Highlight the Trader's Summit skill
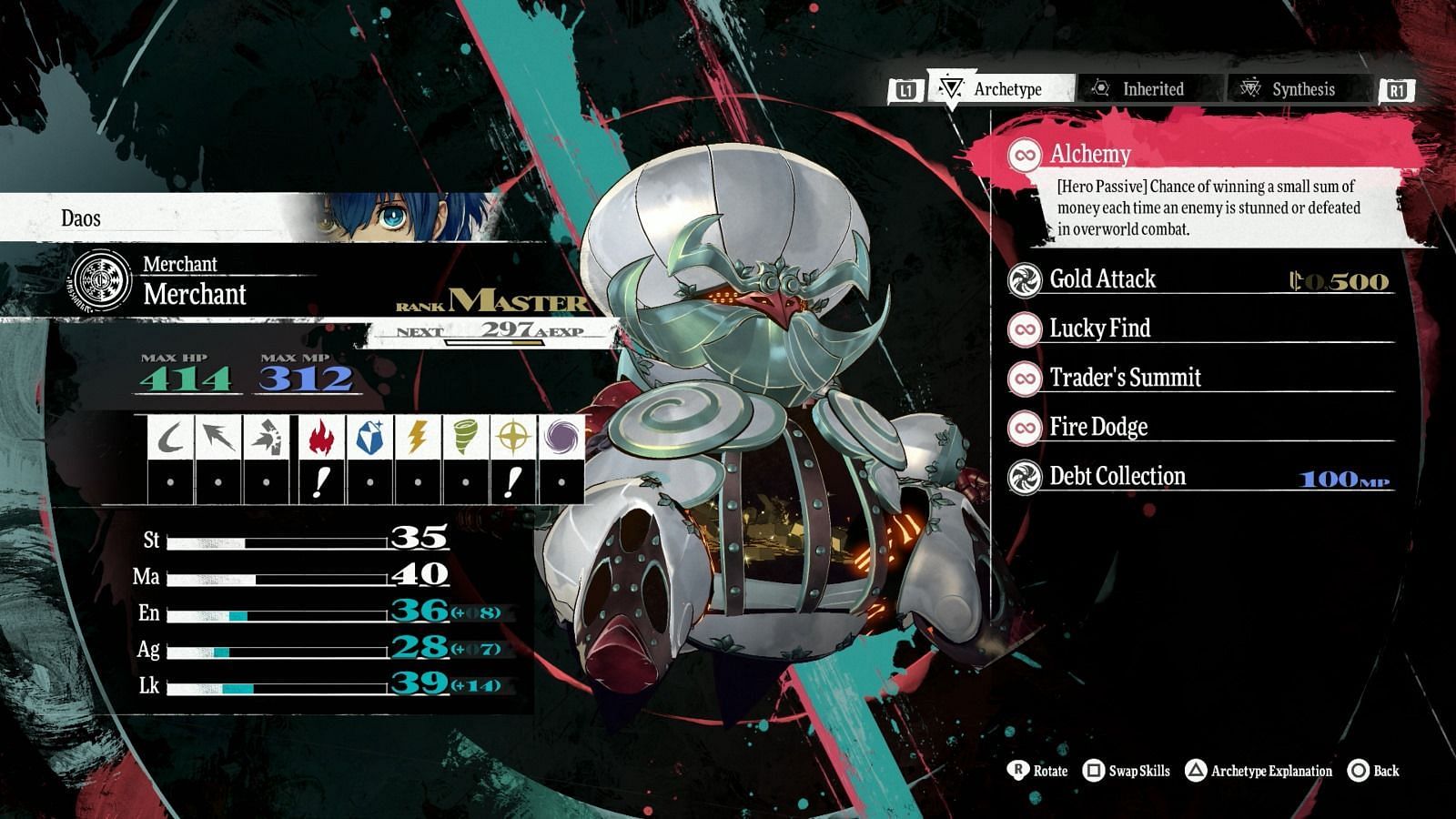 coord(1125,378)
